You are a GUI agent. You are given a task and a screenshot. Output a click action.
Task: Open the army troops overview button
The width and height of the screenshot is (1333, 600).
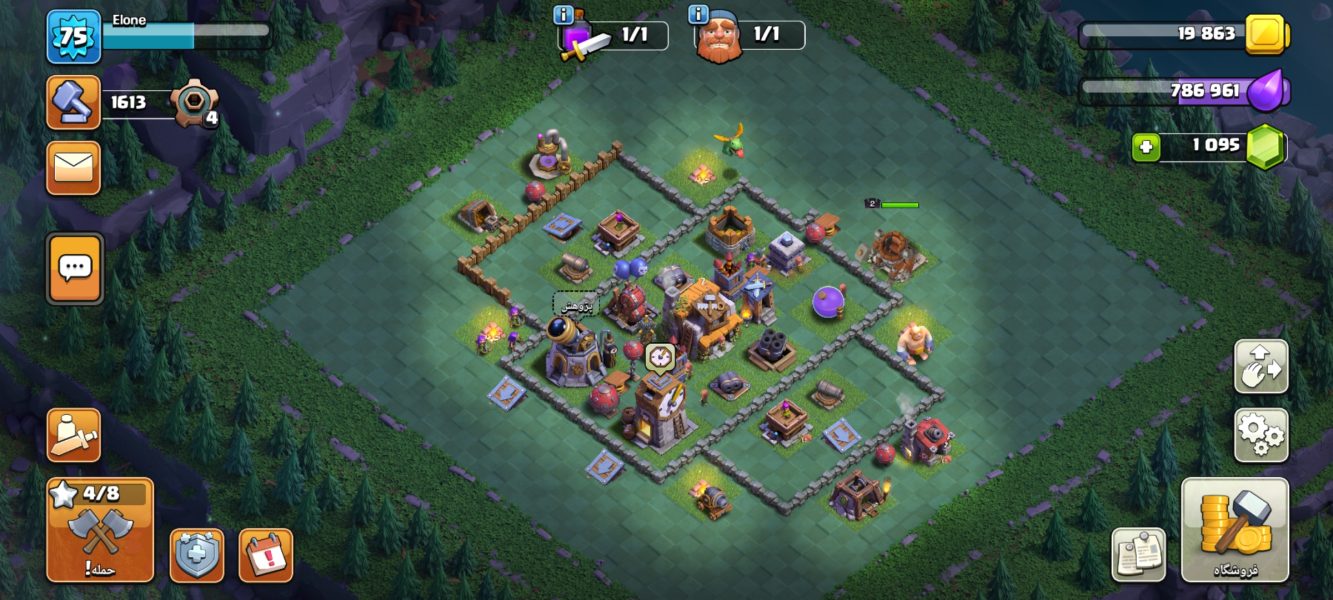point(74,435)
